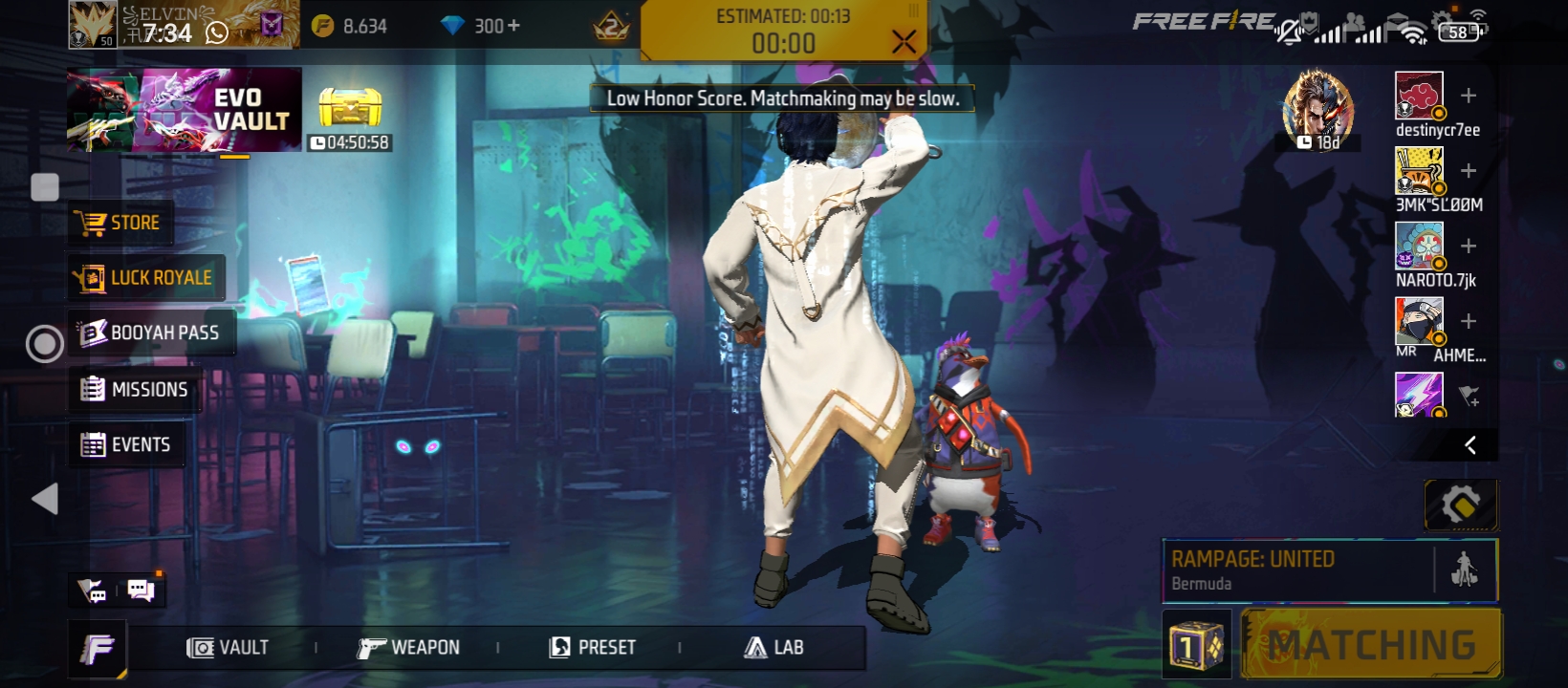This screenshot has height=688, width=1568.
Task: Invite friend NAROTO.7jk to the squad
Action: click(x=1469, y=246)
